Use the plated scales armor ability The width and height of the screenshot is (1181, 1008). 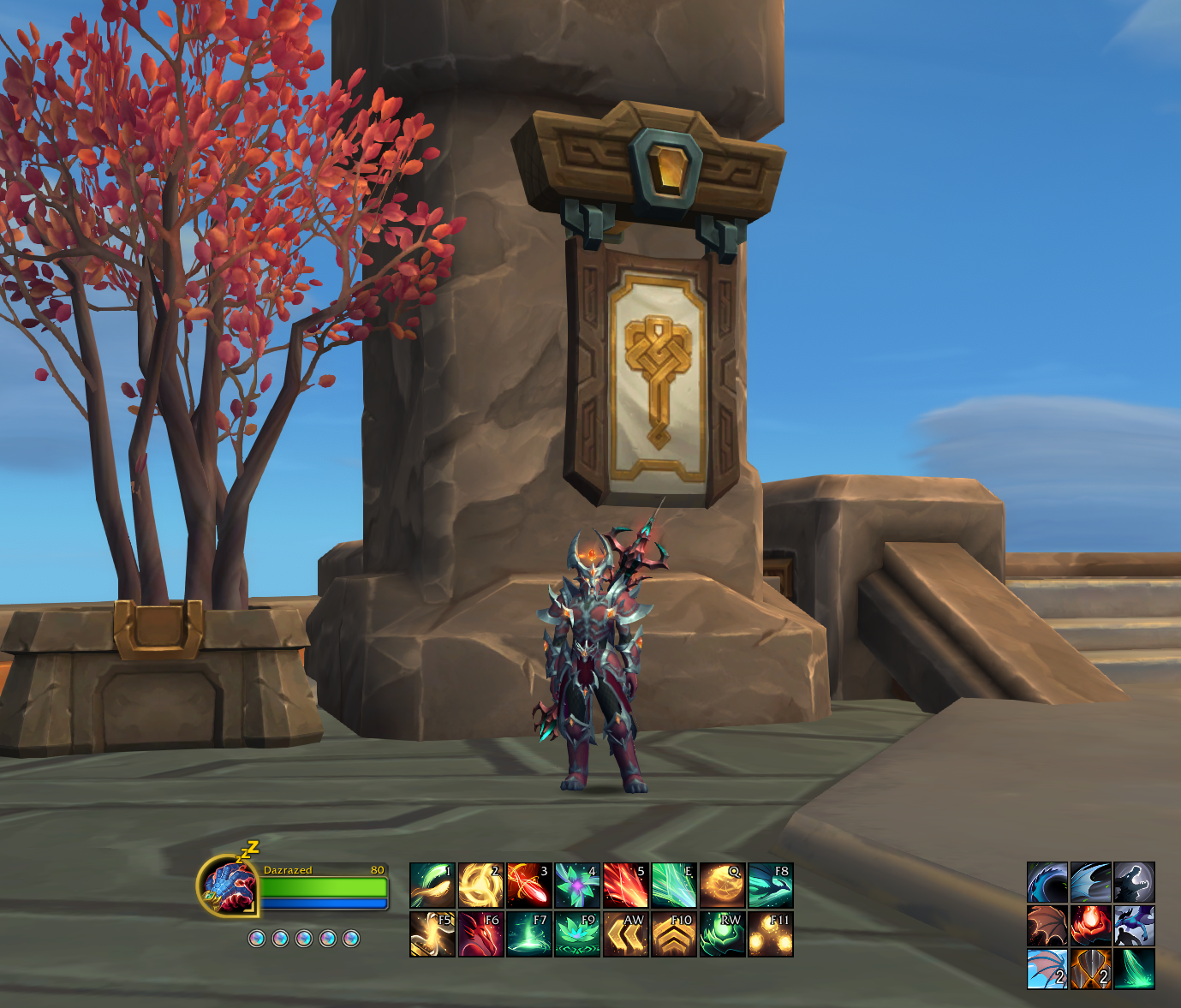point(1091,969)
